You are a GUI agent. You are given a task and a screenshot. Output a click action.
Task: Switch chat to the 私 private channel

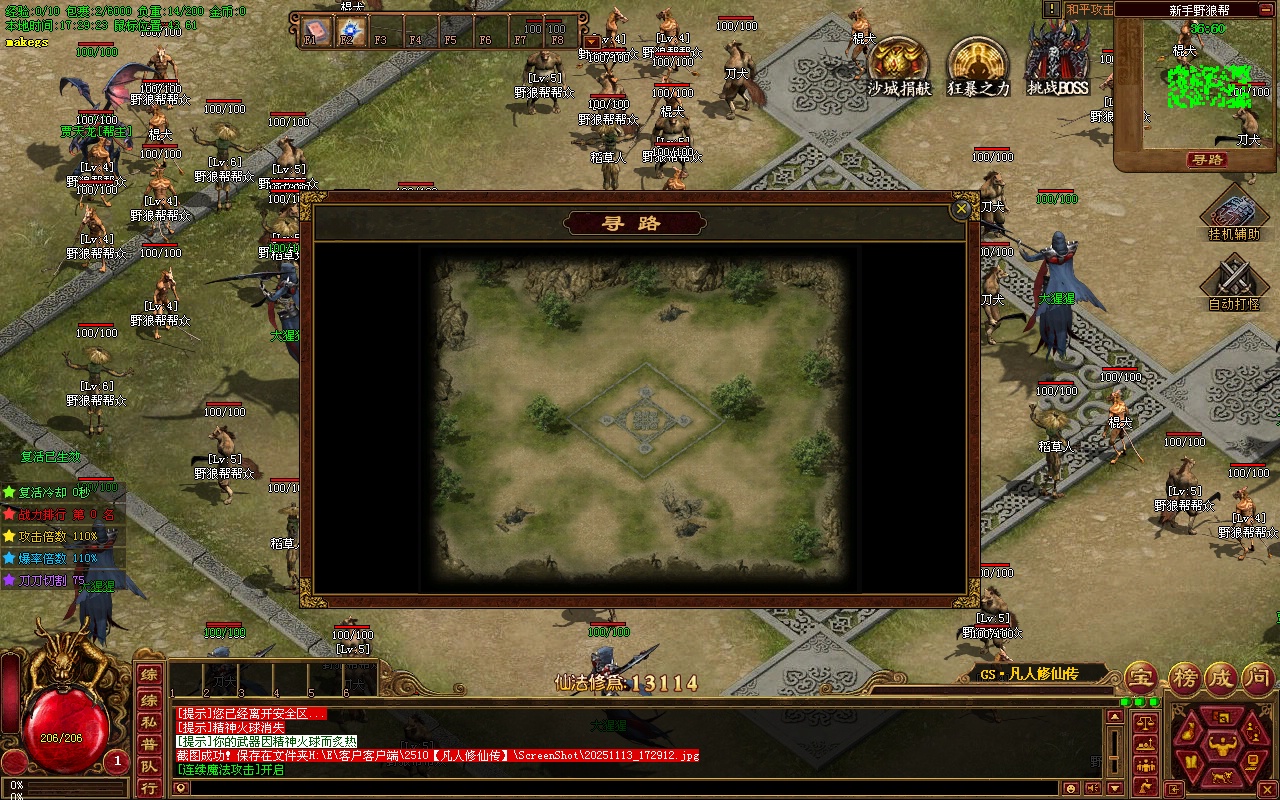pos(148,721)
